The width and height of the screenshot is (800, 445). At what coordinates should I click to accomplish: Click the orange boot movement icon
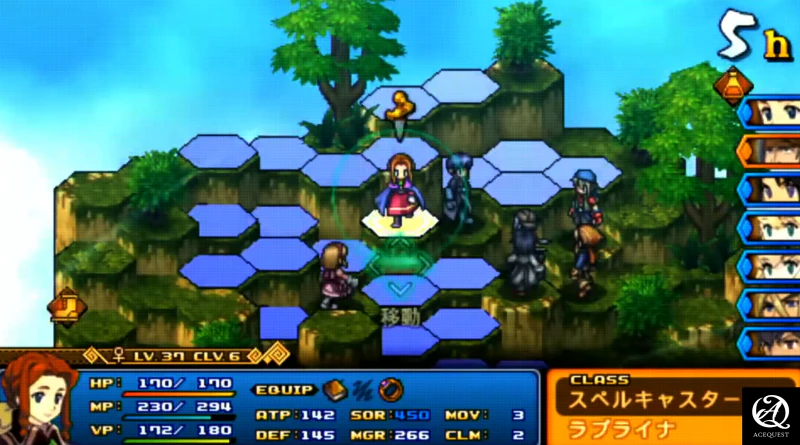67,301
